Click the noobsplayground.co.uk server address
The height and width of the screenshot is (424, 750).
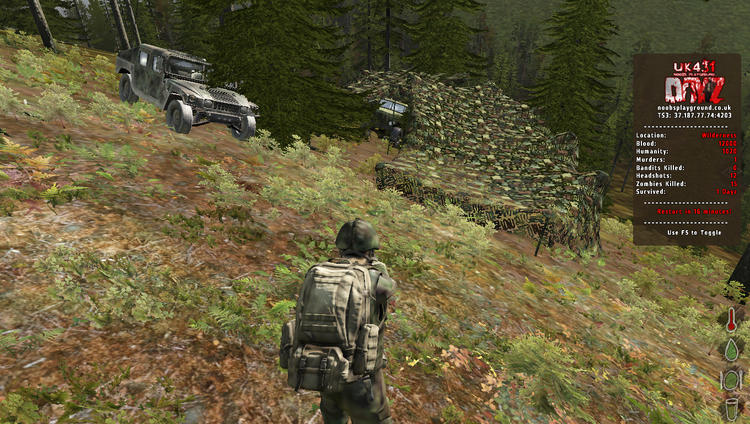click(x=687, y=107)
